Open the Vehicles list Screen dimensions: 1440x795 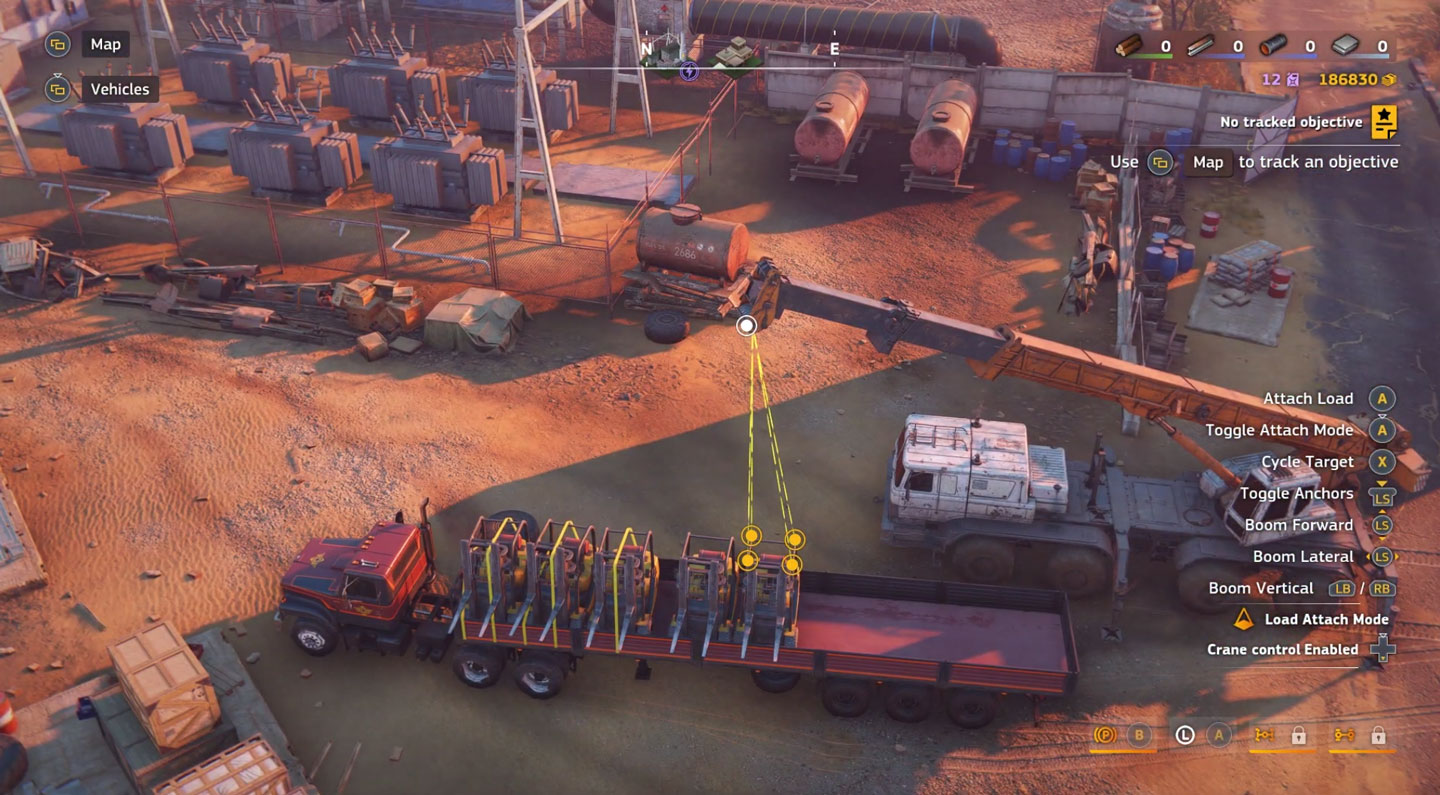(119, 89)
